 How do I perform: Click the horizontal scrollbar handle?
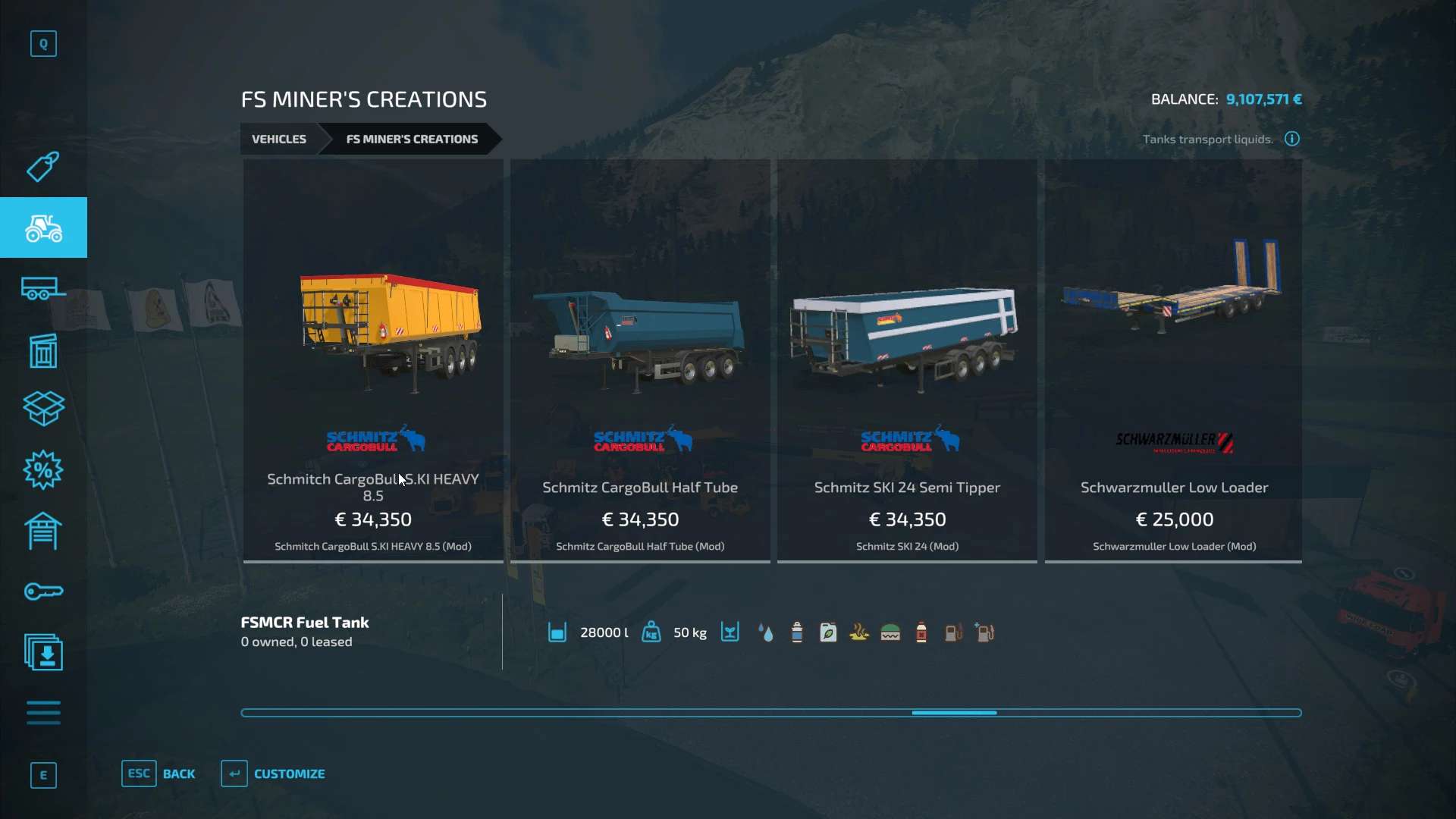coord(955,713)
